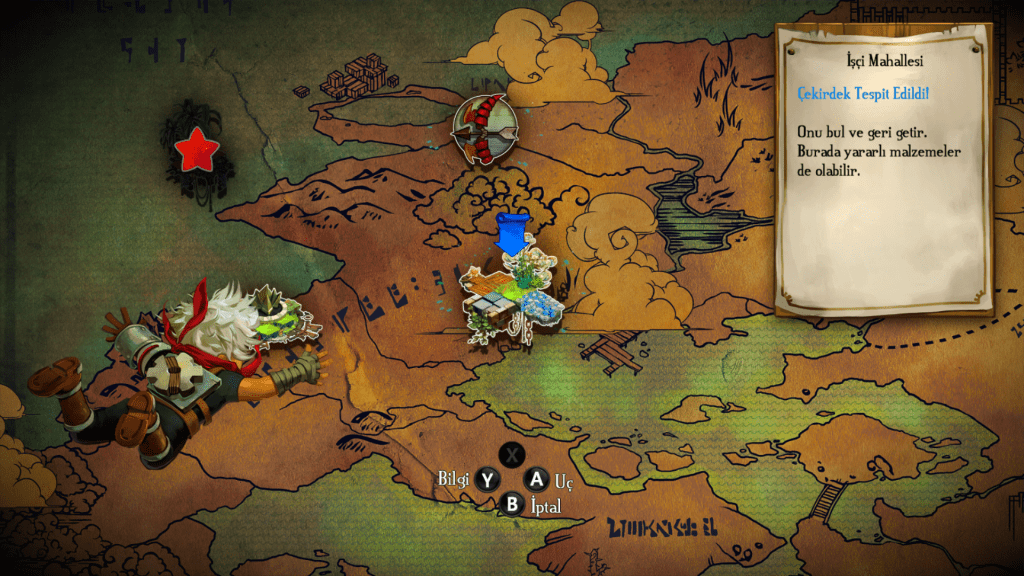Select the round red-winged emblem map marker
This screenshot has width=1024, height=576.
pos(485,128)
